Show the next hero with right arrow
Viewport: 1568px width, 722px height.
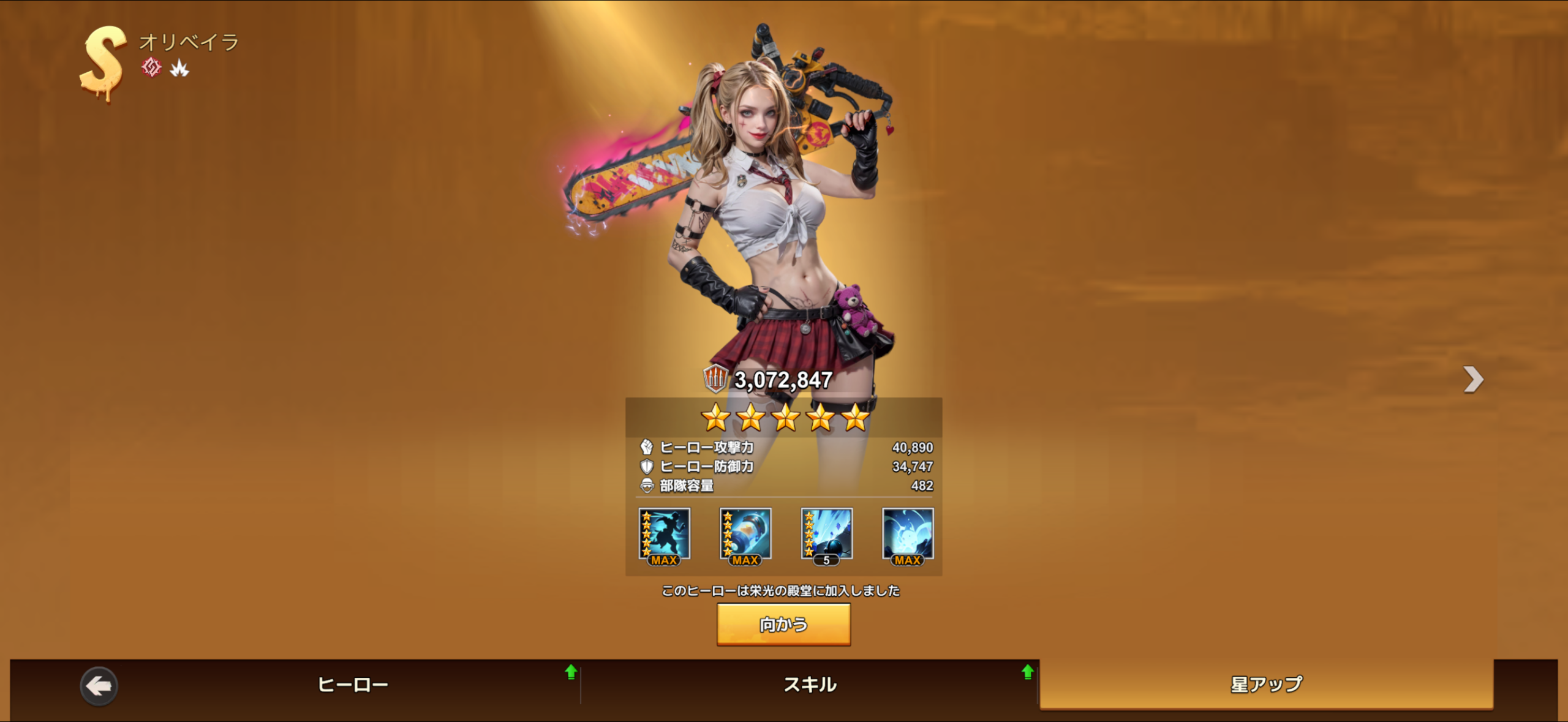pyautogui.click(x=1473, y=380)
